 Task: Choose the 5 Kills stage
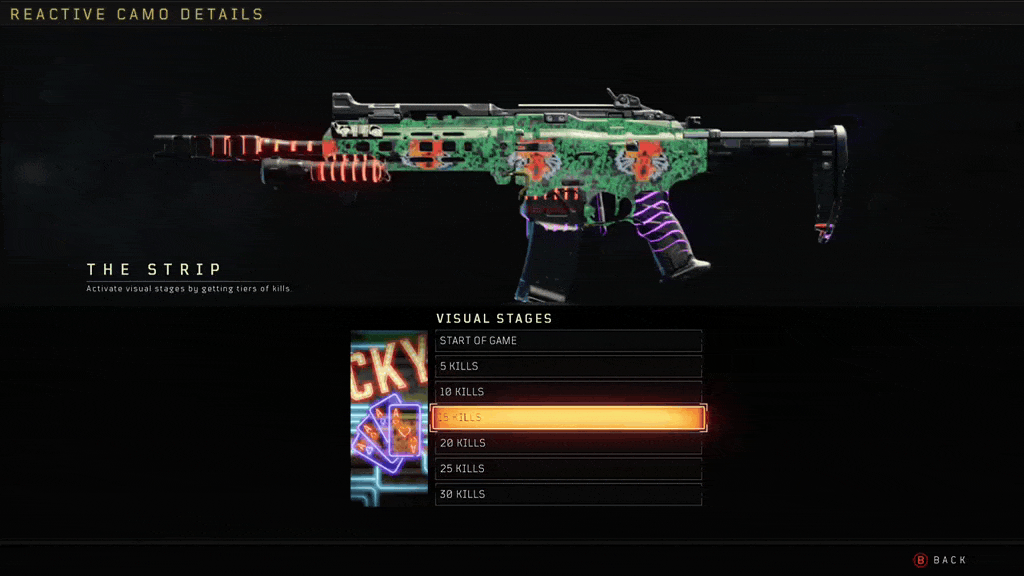point(568,366)
